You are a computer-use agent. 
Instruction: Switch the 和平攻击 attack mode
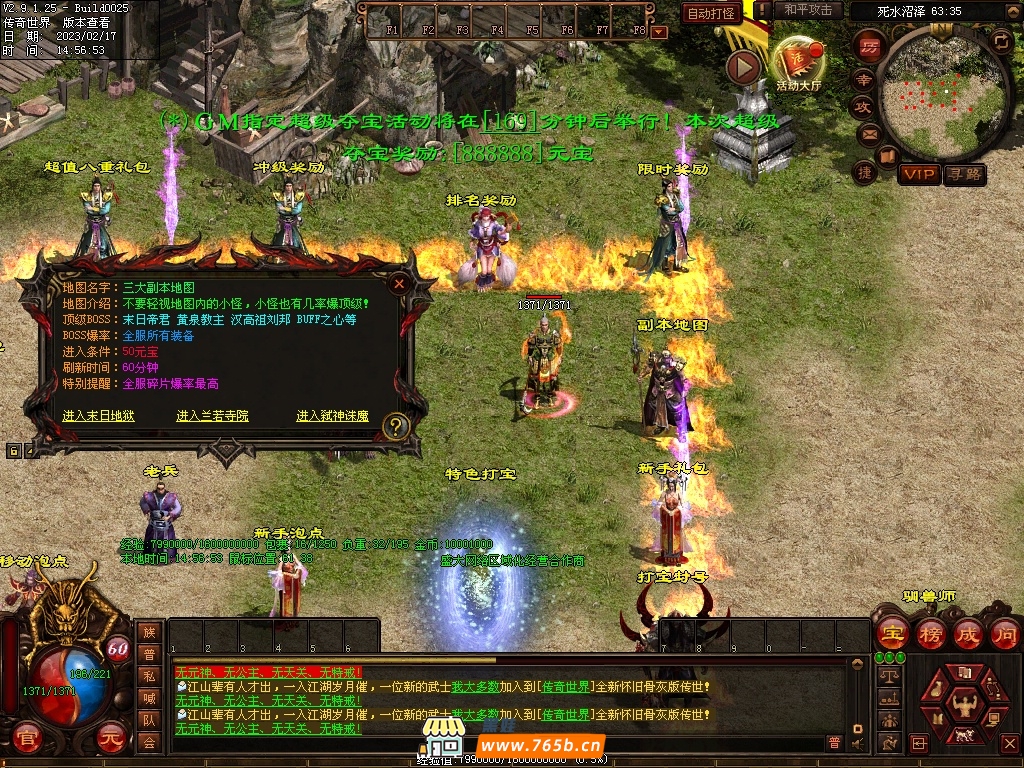(x=808, y=10)
